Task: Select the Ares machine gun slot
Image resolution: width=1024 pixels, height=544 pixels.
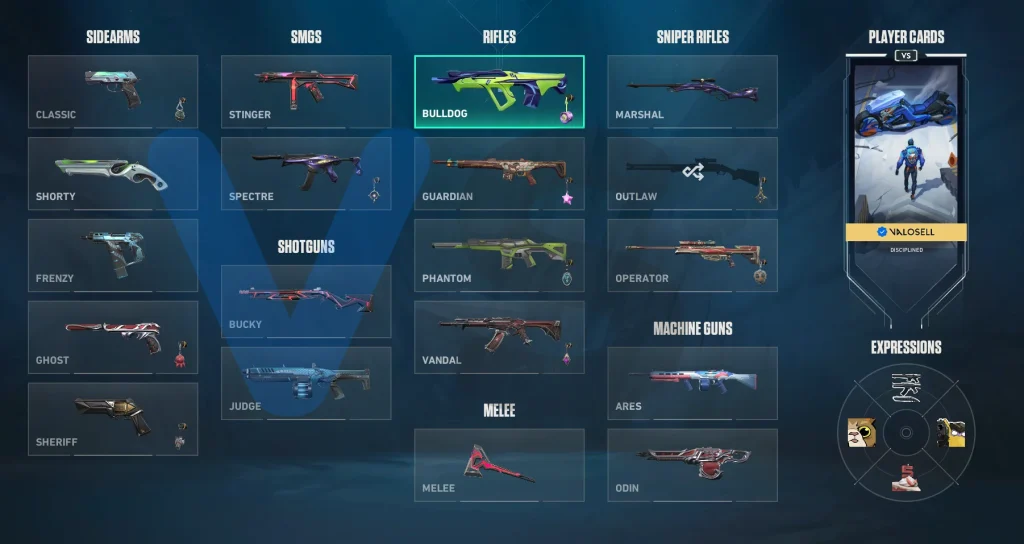Action: [692, 384]
